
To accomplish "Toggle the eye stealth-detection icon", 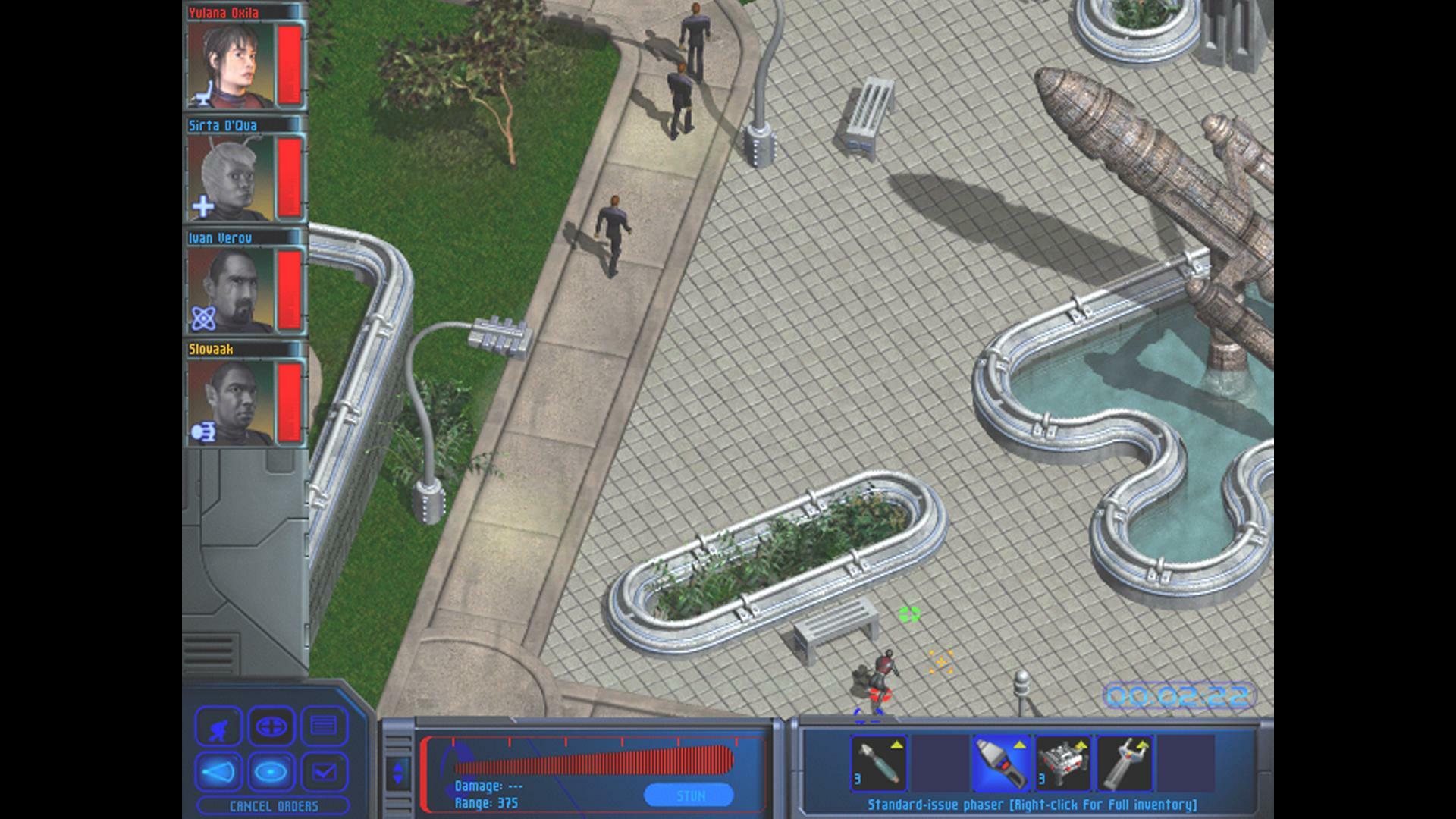I will click(x=272, y=773).
